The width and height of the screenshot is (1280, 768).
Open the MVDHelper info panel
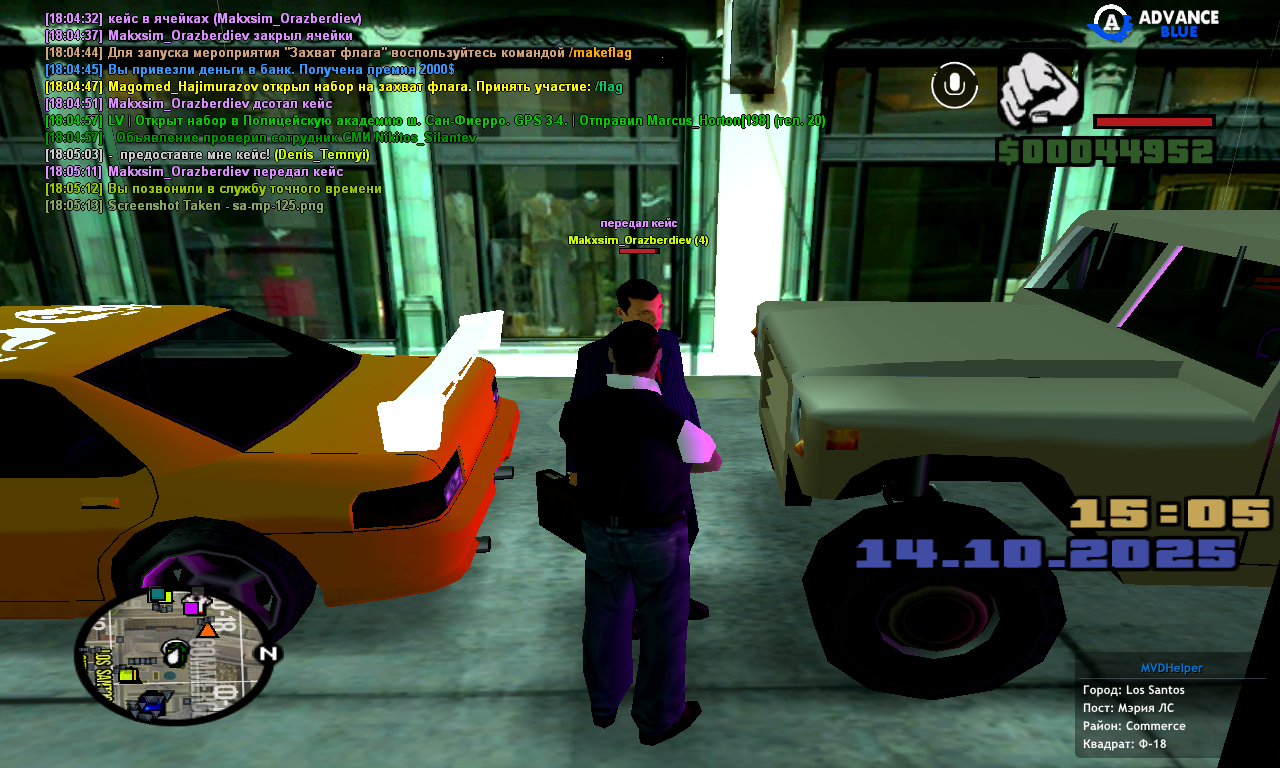tap(1171, 668)
